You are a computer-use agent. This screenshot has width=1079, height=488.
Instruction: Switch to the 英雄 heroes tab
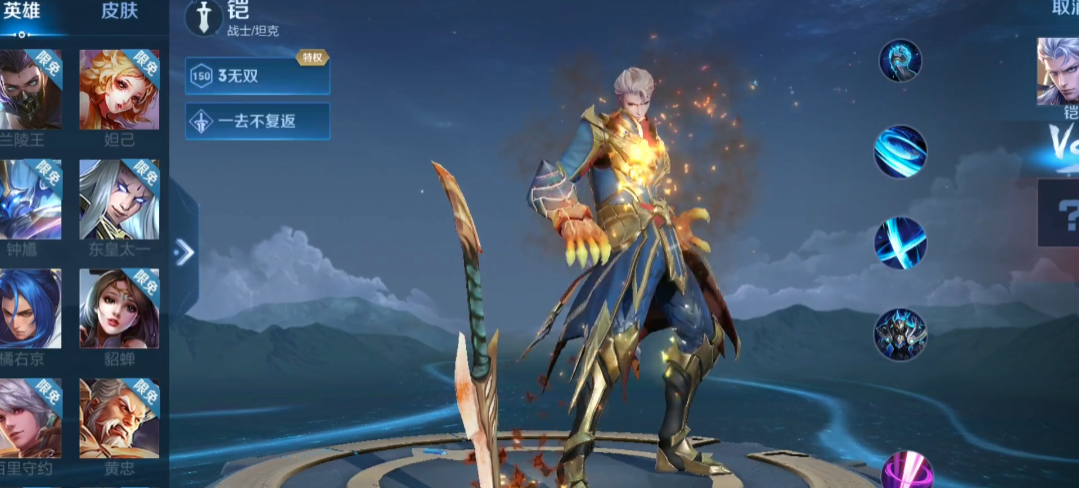(23, 12)
